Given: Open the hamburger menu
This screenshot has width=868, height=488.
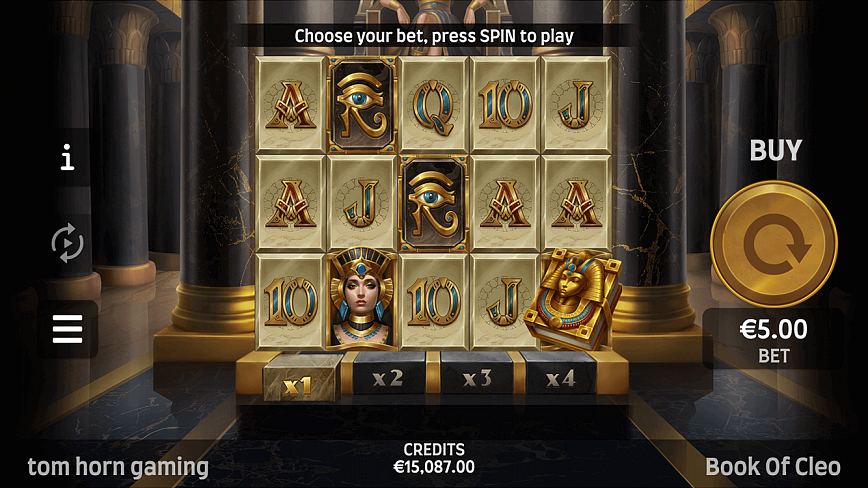Looking at the screenshot, I should [x=67, y=329].
